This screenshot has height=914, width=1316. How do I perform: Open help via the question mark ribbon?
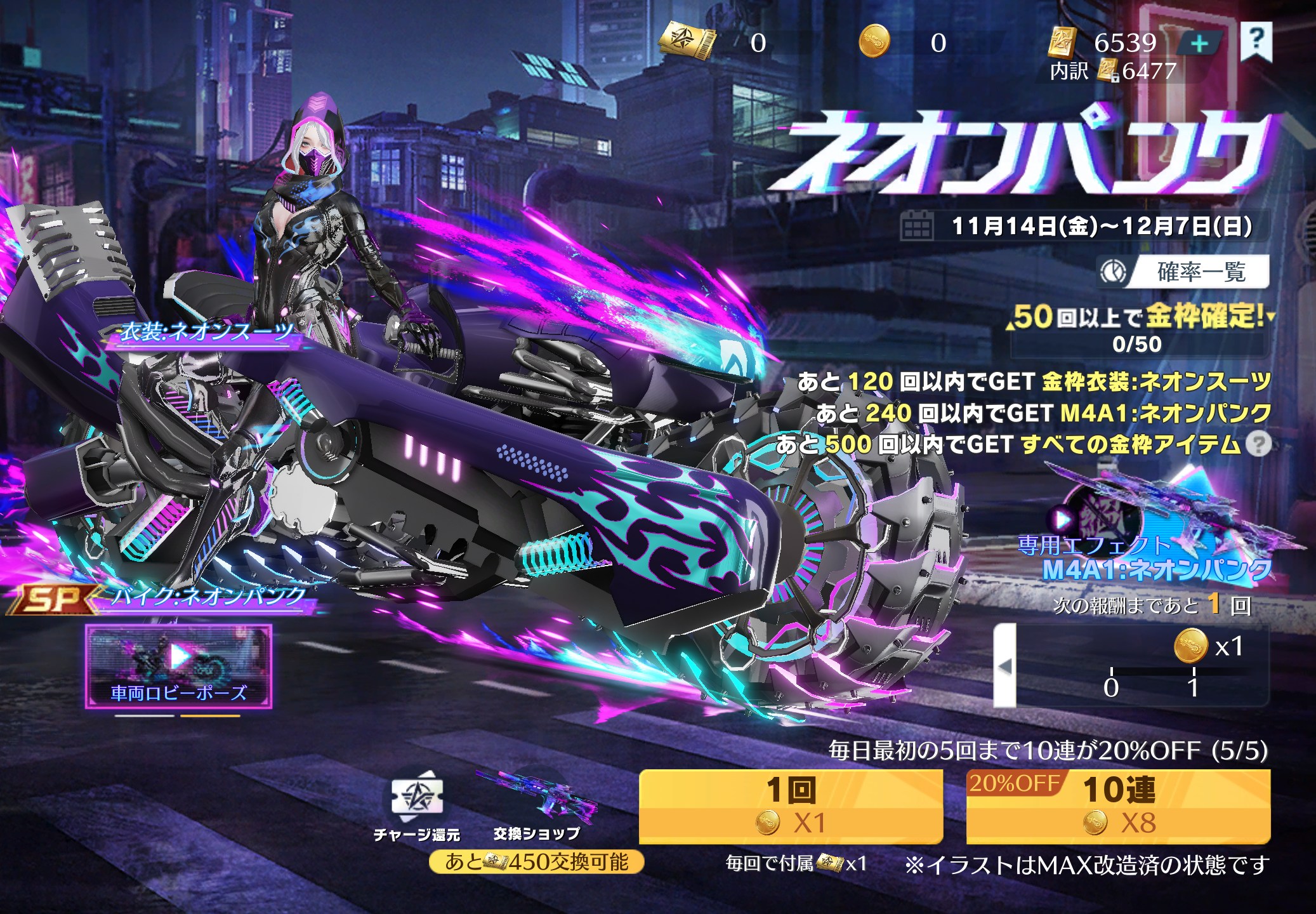tap(1256, 41)
